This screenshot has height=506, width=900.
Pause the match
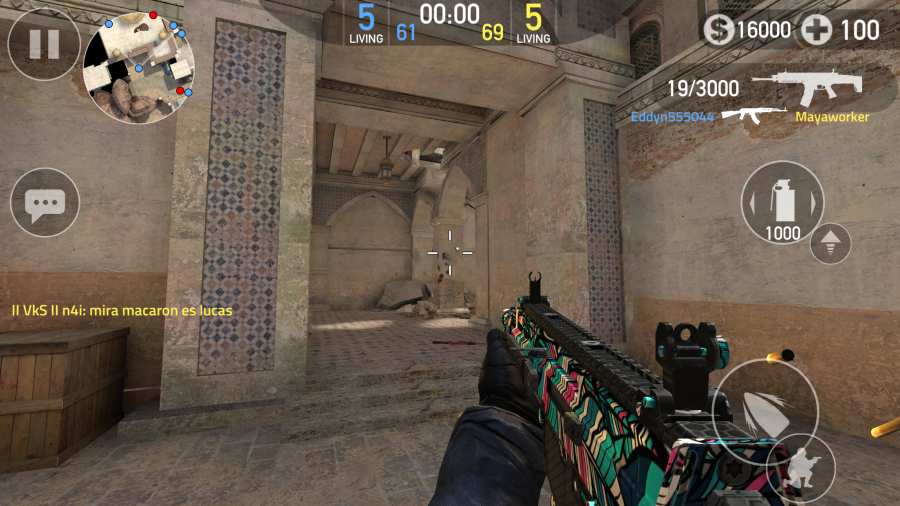44,44
